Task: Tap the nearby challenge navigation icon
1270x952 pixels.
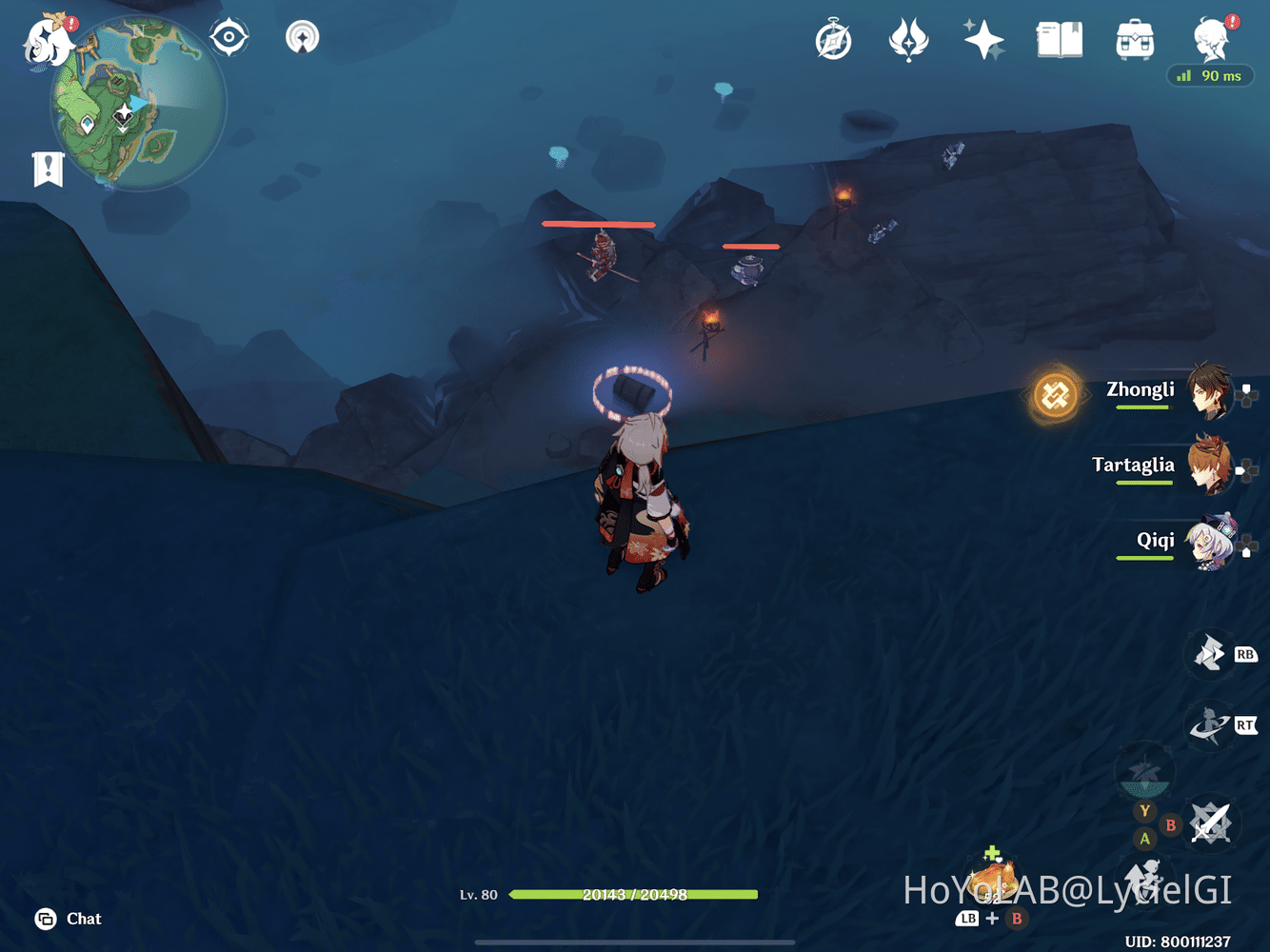Action: pos(301,38)
